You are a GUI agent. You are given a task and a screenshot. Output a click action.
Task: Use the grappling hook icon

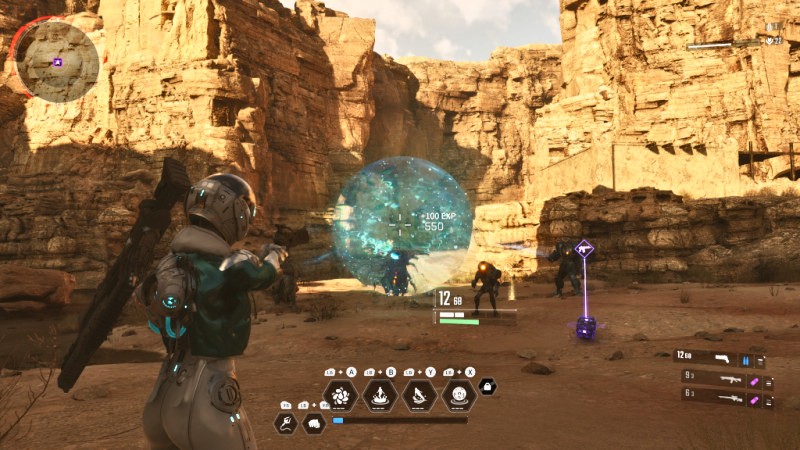click(285, 422)
